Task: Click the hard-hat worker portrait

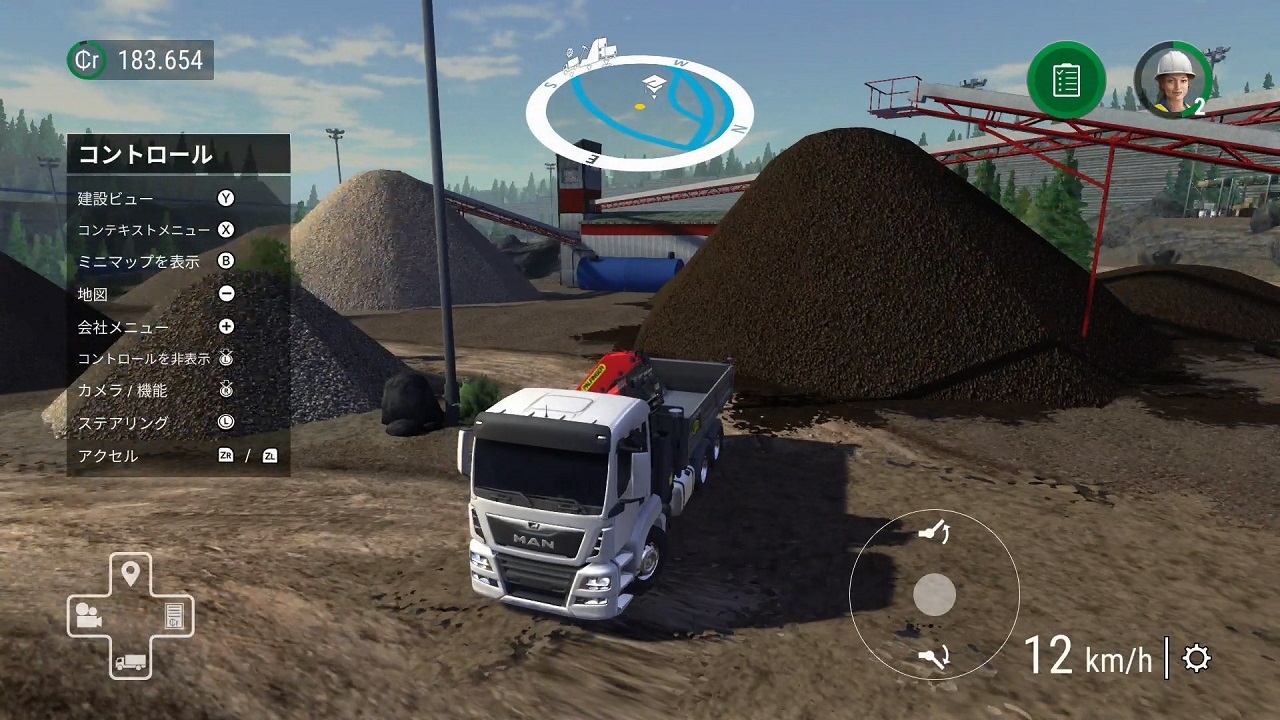Action: pyautogui.click(x=1172, y=78)
